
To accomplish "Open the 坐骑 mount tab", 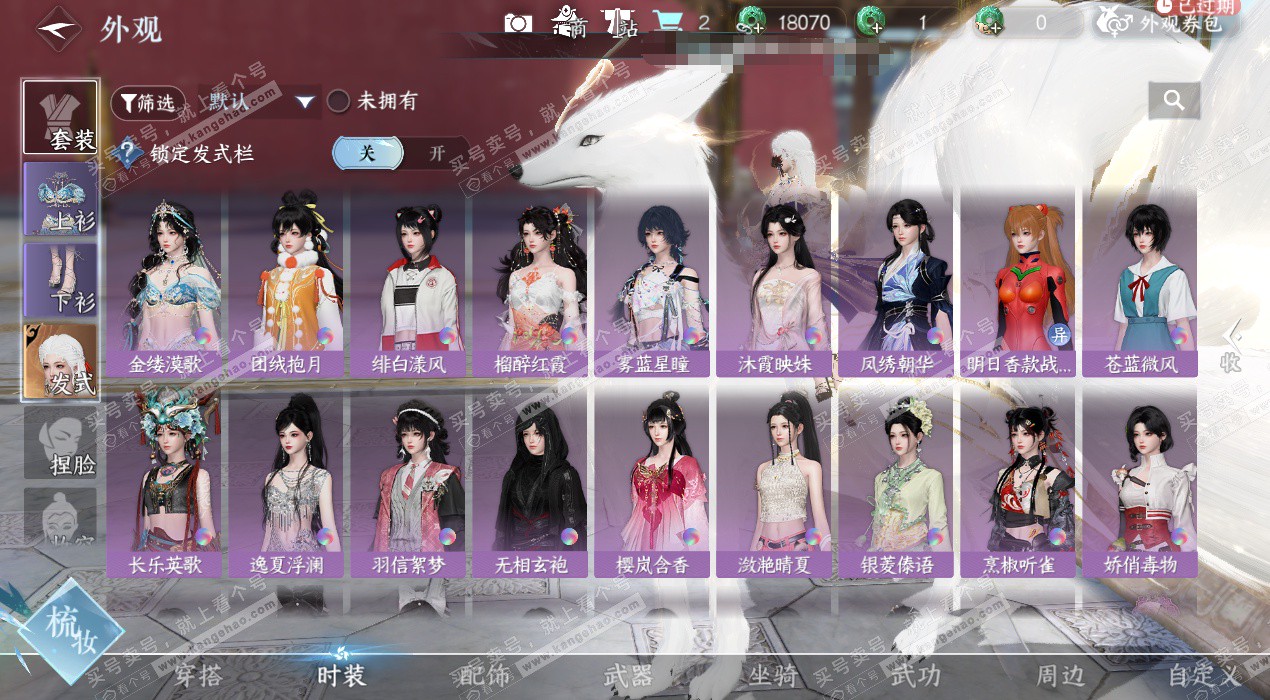I will tap(773, 676).
